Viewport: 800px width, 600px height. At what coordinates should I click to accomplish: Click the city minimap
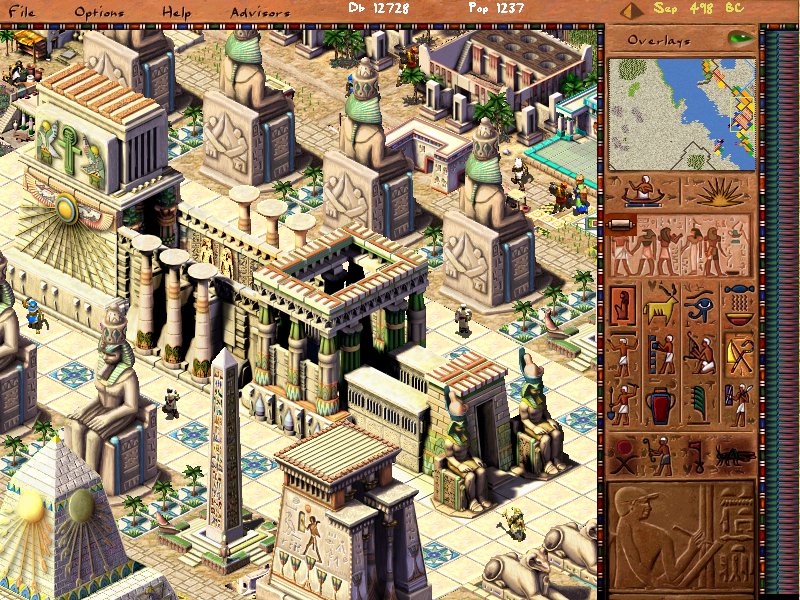coord(682,113)
